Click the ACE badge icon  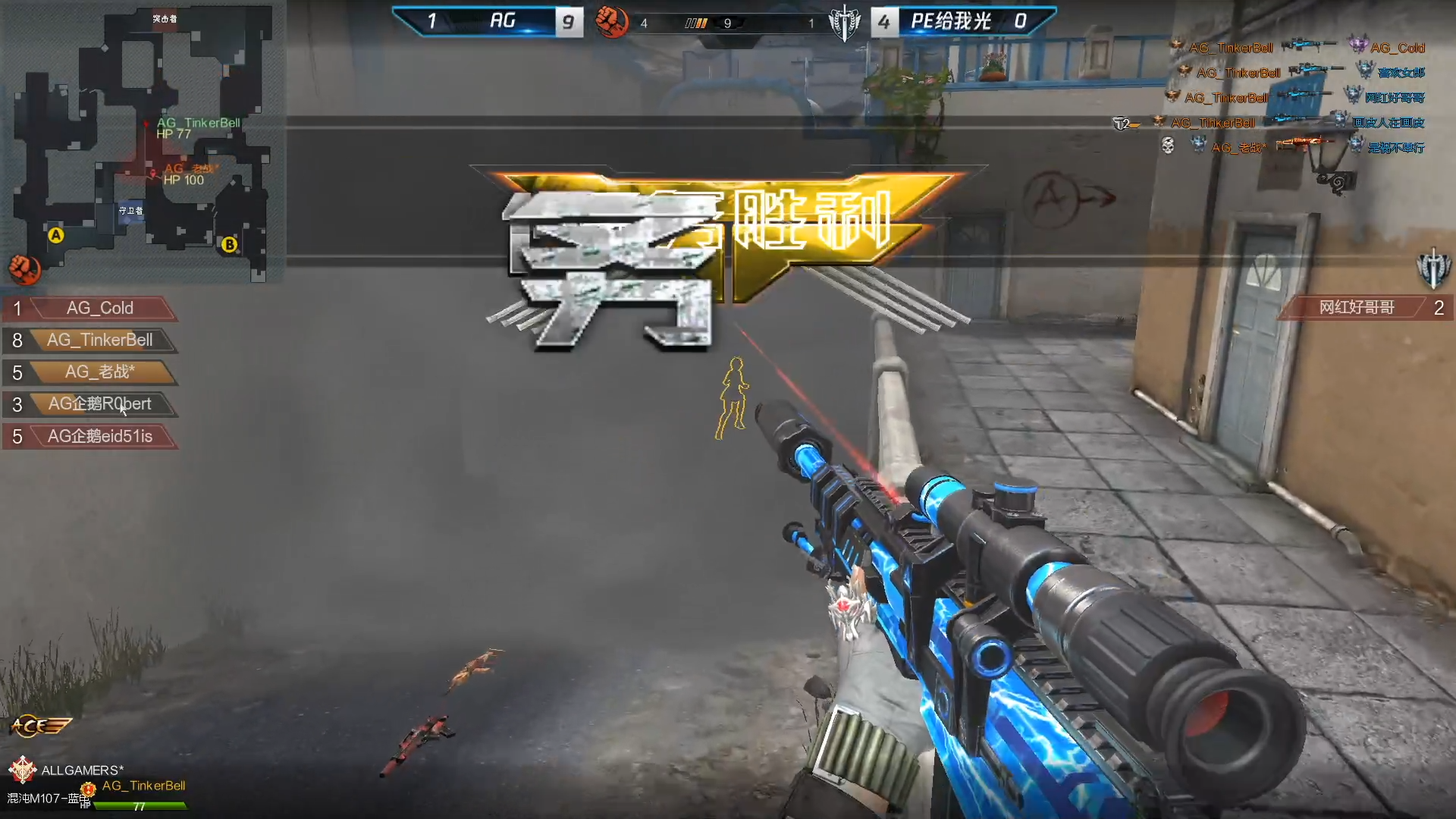coord(40,726)
